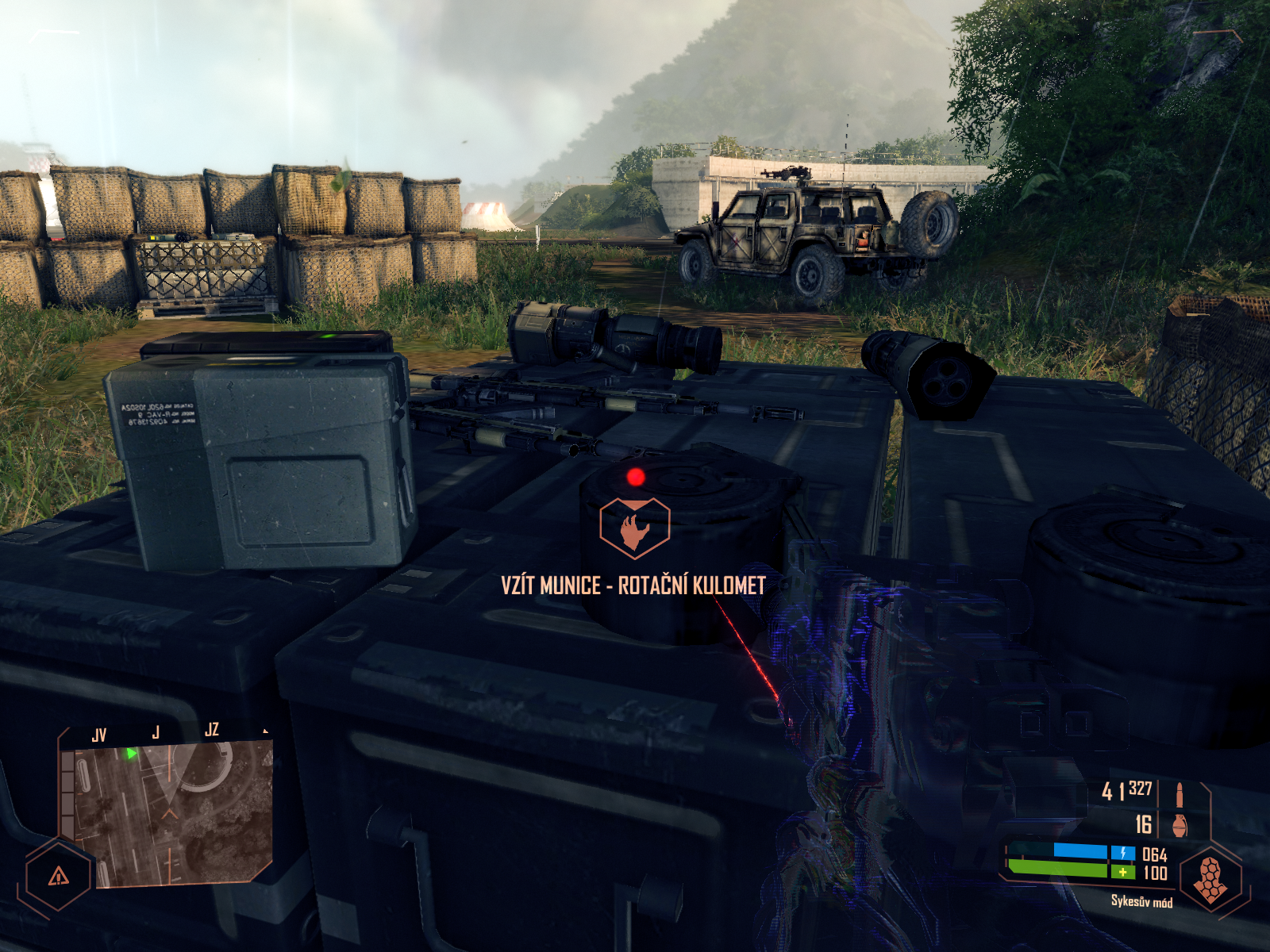Click the grab-hand pickup icon
The image size is (1270, 952).
[x=634, y=528]
